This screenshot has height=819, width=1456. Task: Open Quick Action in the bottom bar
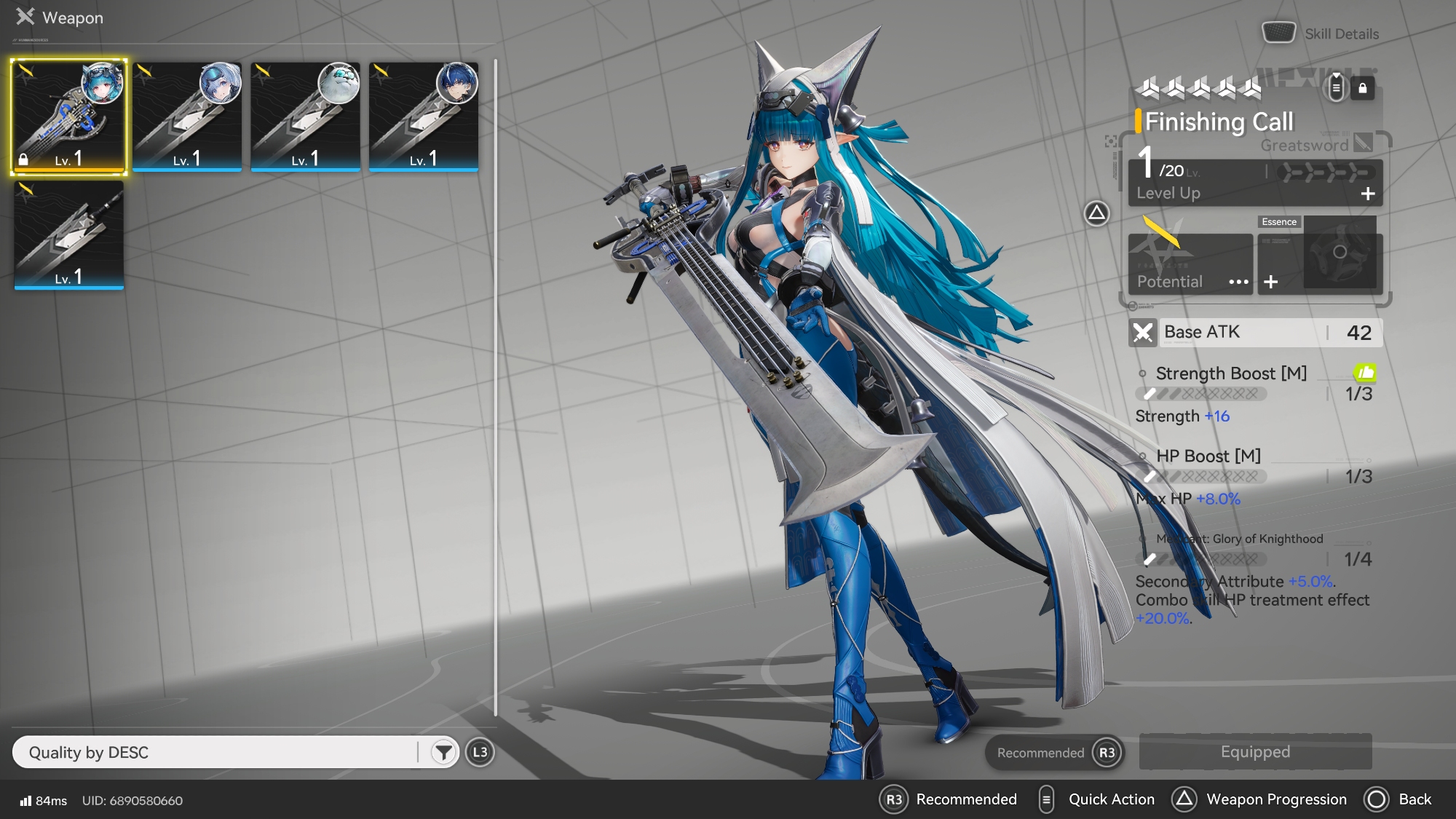1098,799
